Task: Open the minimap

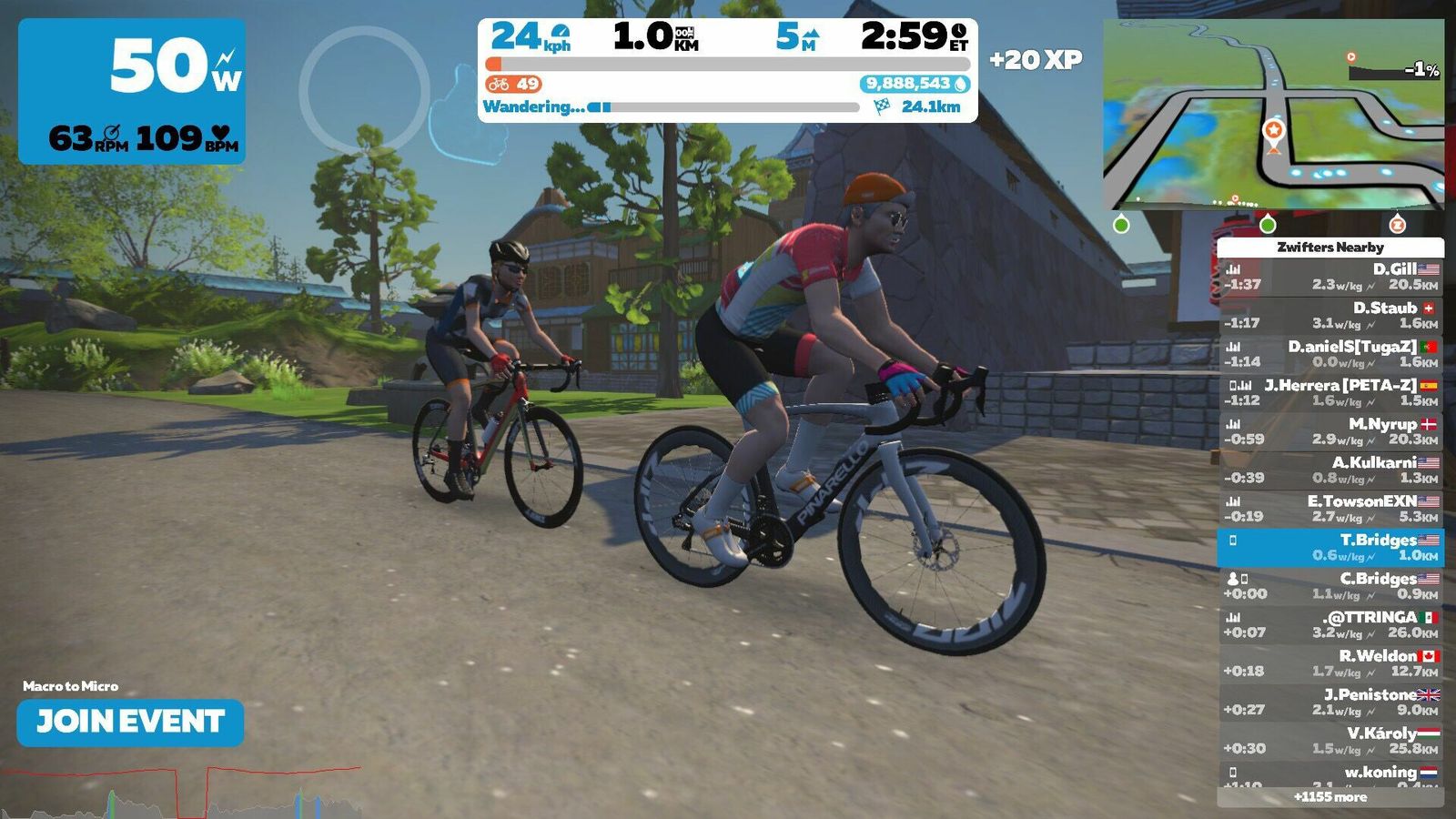Action: click(1273, 115)
